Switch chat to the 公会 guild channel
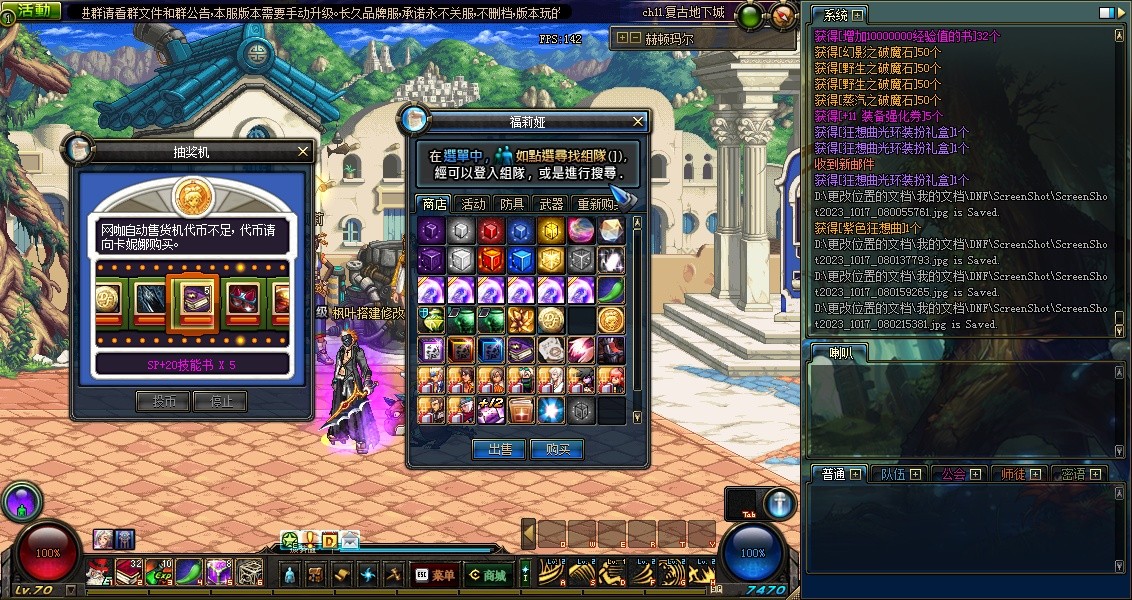Image resolution: width=1132 pixels, height=600 pixels. click(x=955, y=474)
